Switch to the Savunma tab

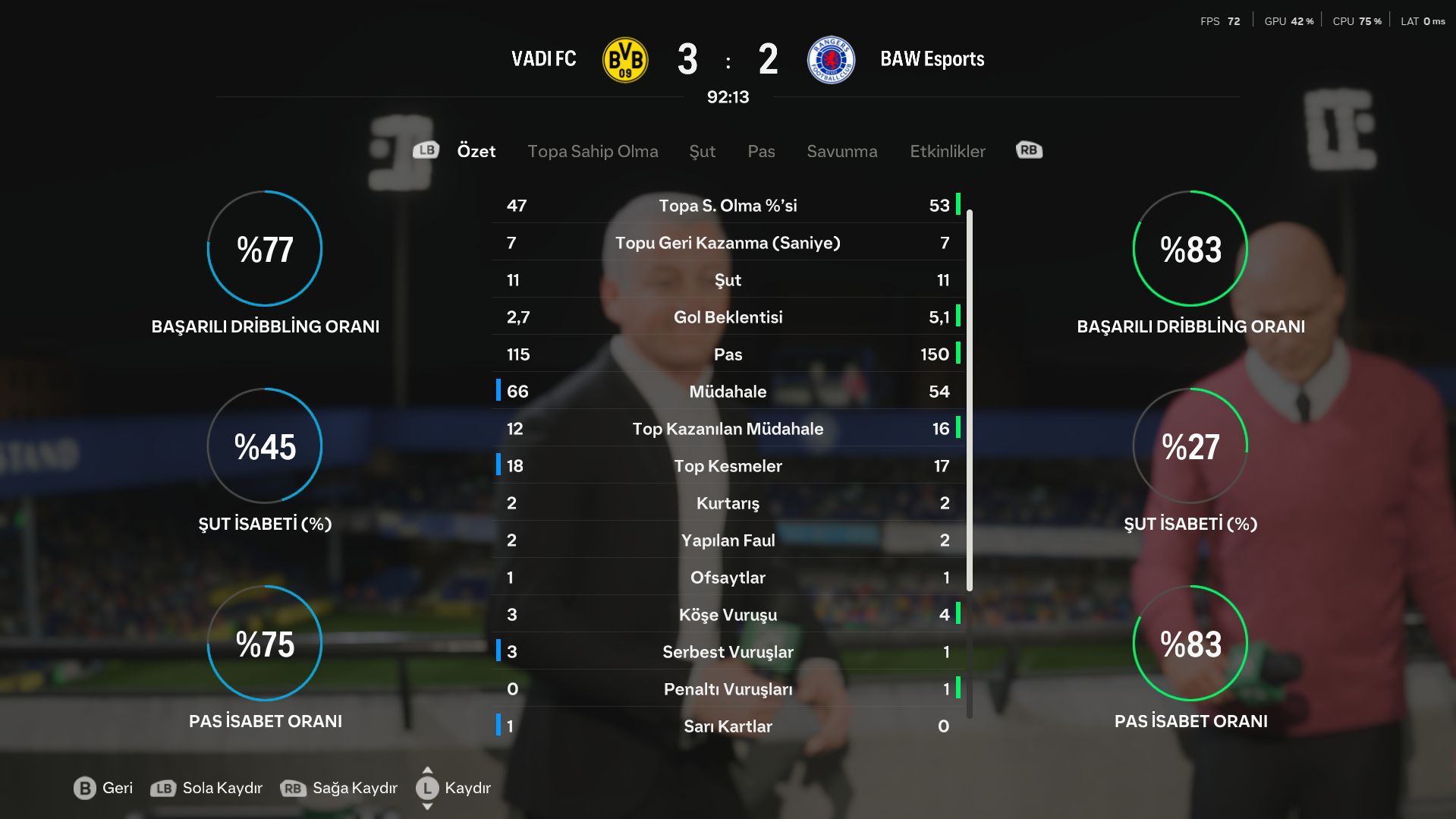pos(841,151)
